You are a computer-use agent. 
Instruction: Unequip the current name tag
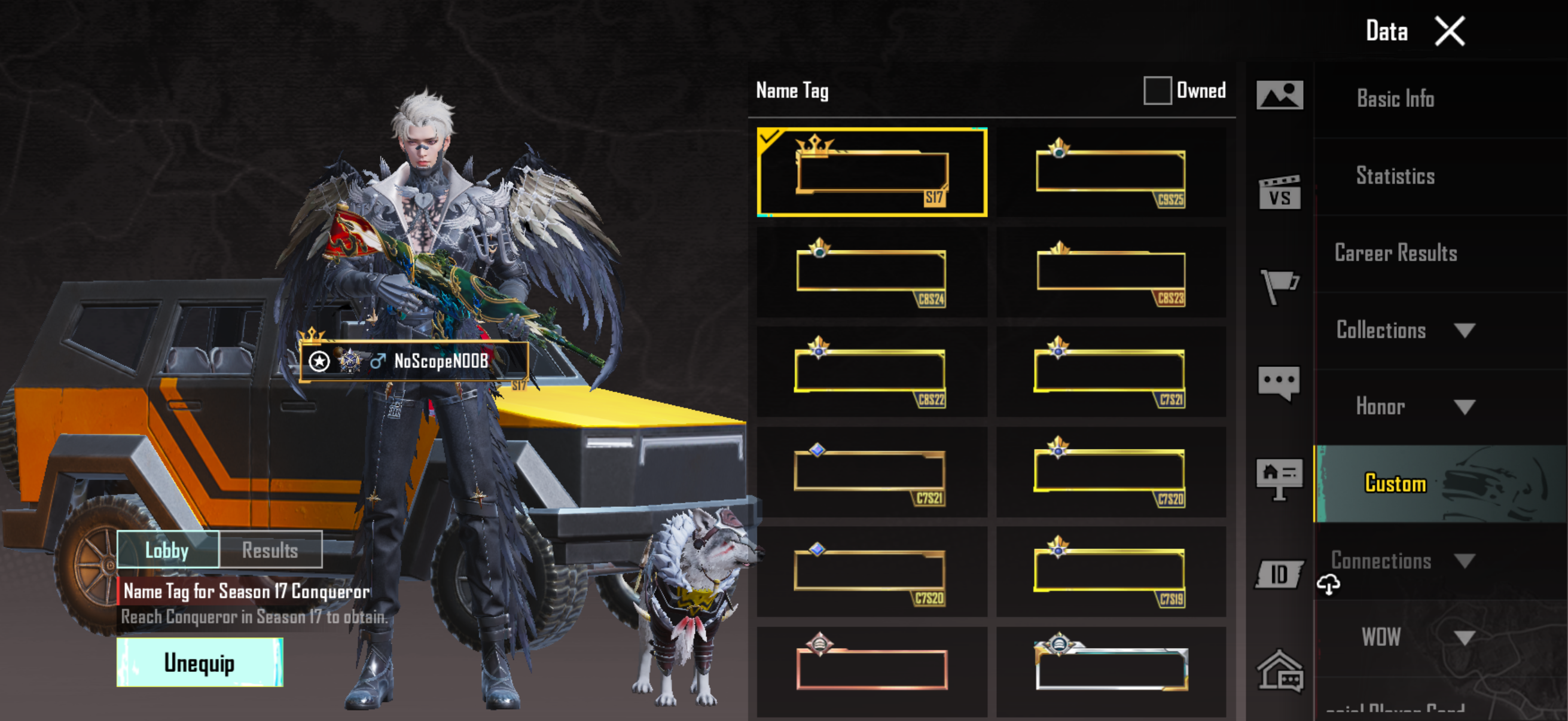tap(200, 662)
